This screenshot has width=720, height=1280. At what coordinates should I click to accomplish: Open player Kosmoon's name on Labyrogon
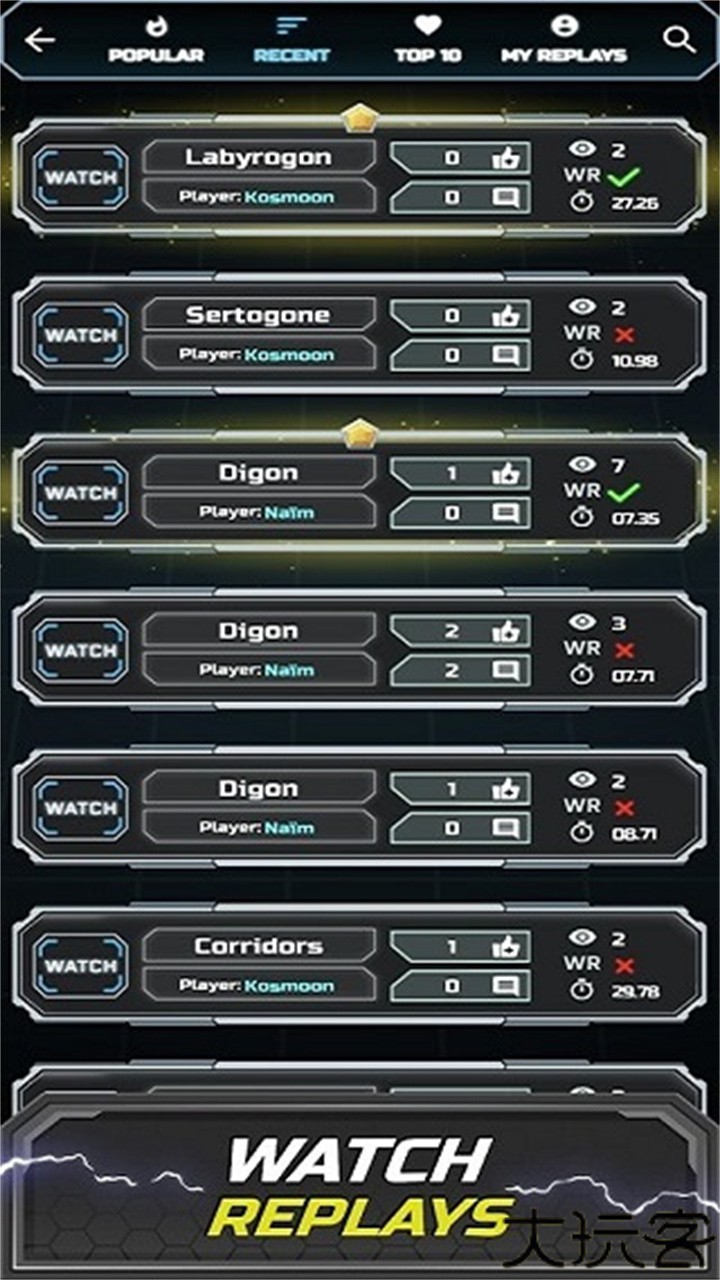[290, 197]
